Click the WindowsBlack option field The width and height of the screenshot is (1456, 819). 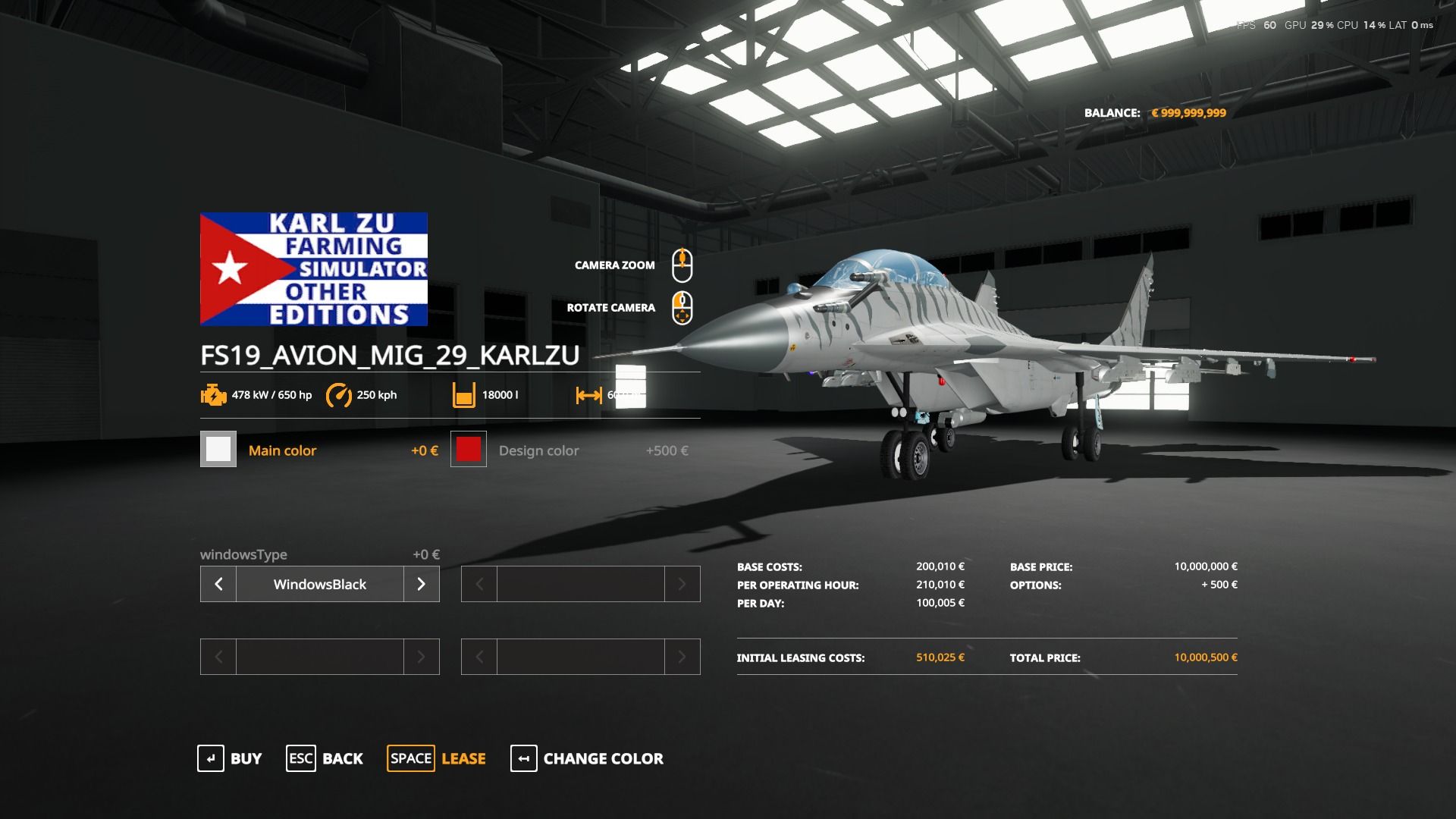pyautogui.click(x=319, y=584)
